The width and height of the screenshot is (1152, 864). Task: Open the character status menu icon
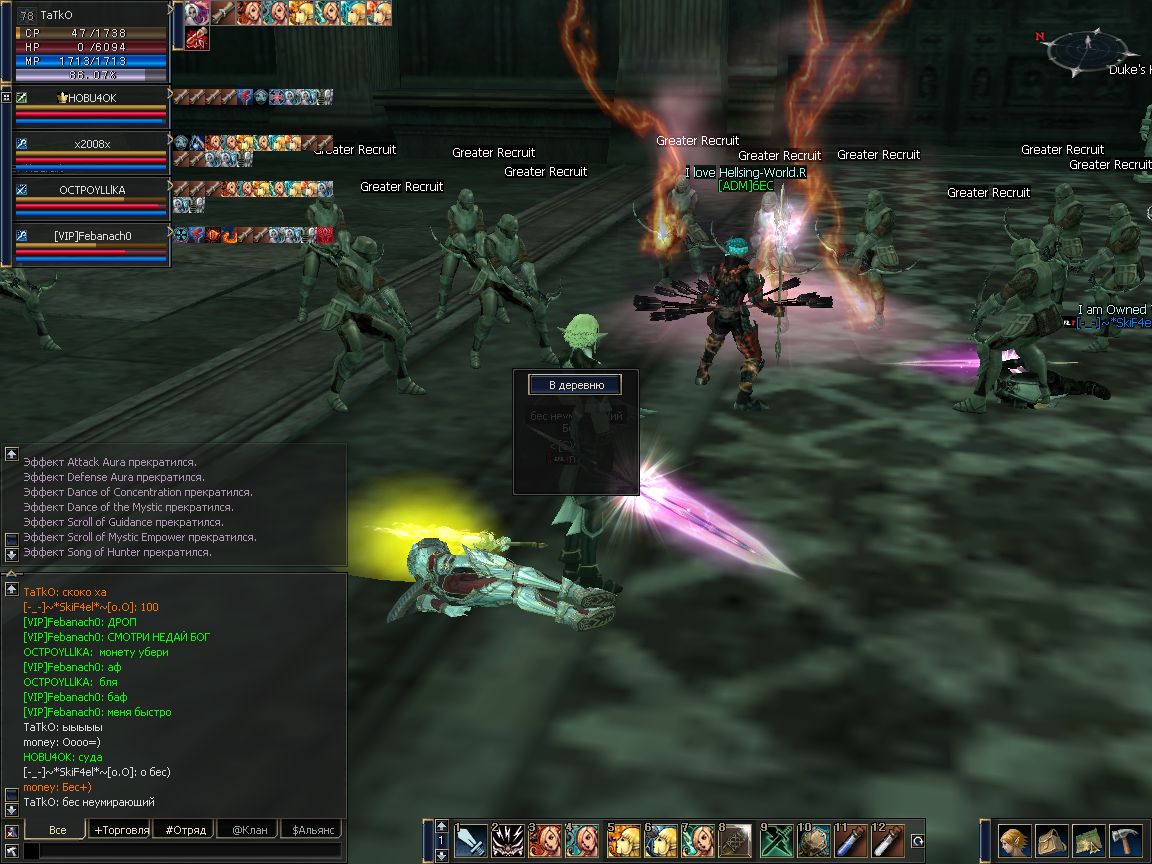pos(1015,840)
